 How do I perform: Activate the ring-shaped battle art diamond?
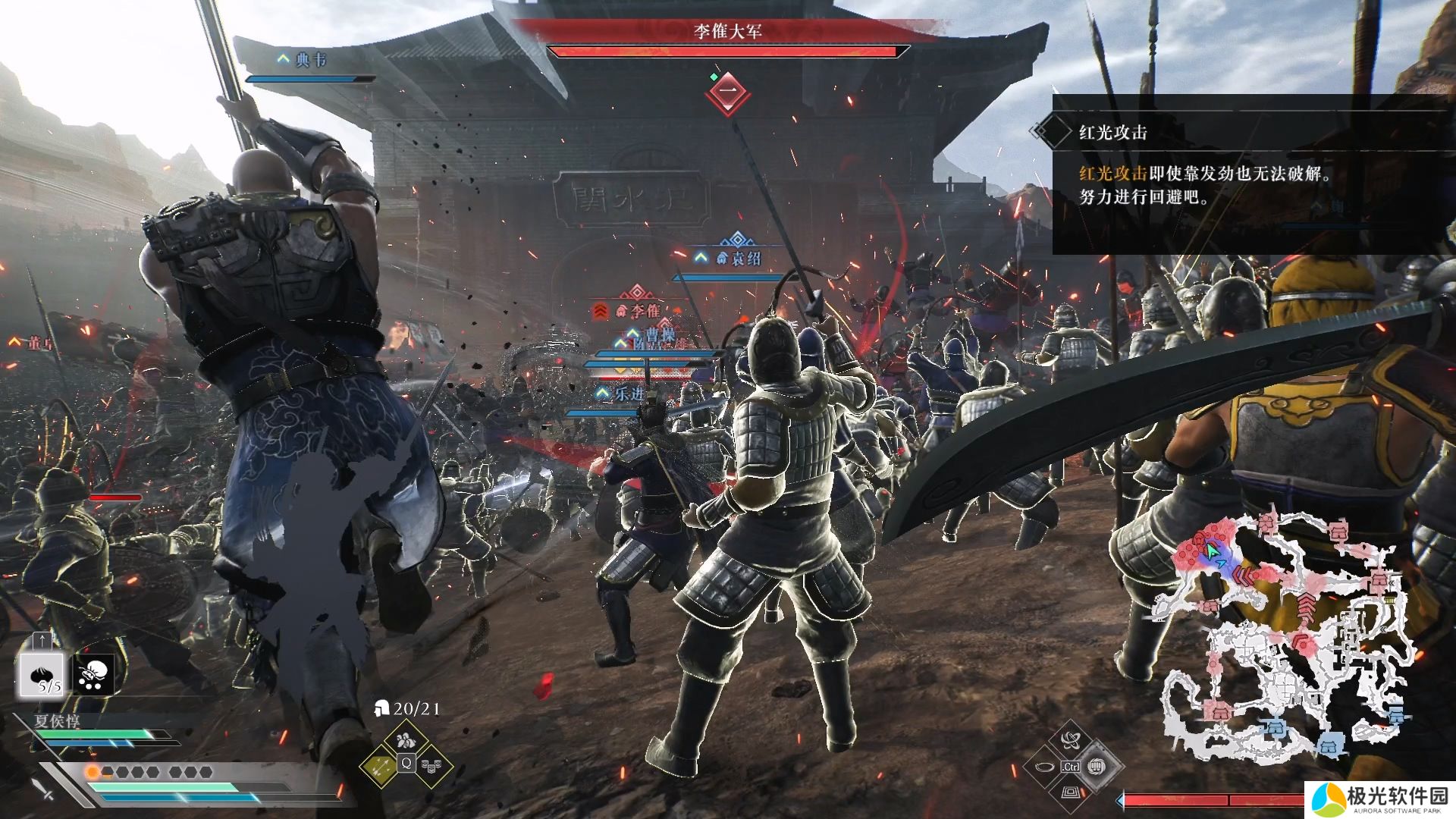point(1043,767)
